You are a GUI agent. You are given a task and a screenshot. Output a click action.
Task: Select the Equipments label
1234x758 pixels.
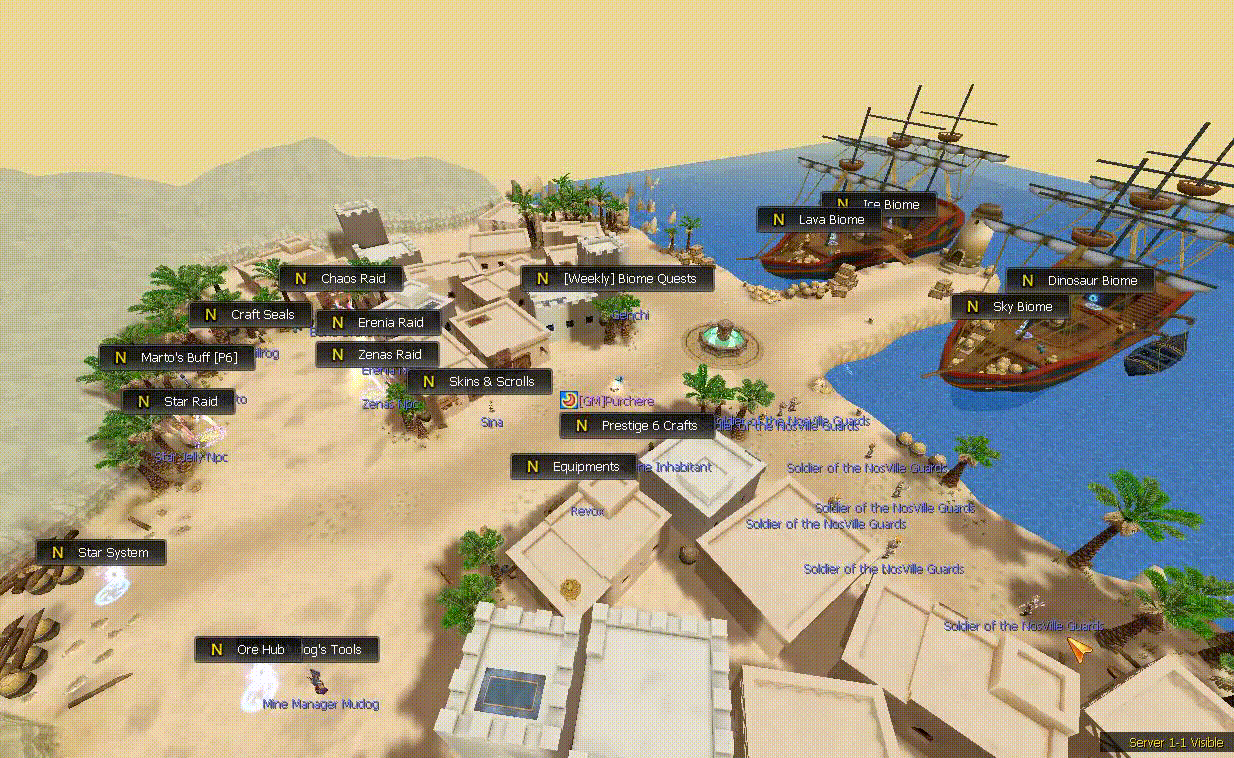coord(573,467)
